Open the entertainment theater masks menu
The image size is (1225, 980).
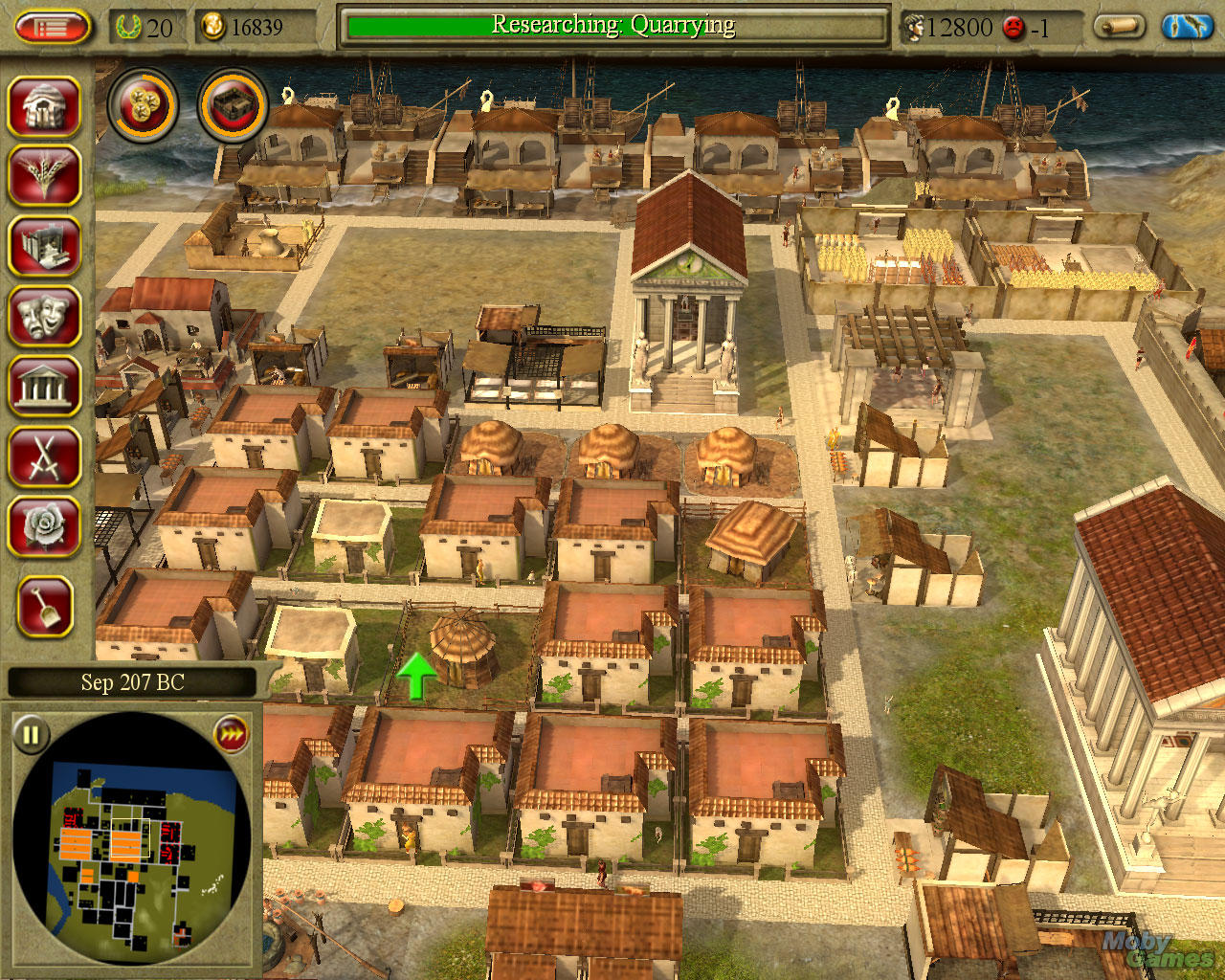(45, 317)
